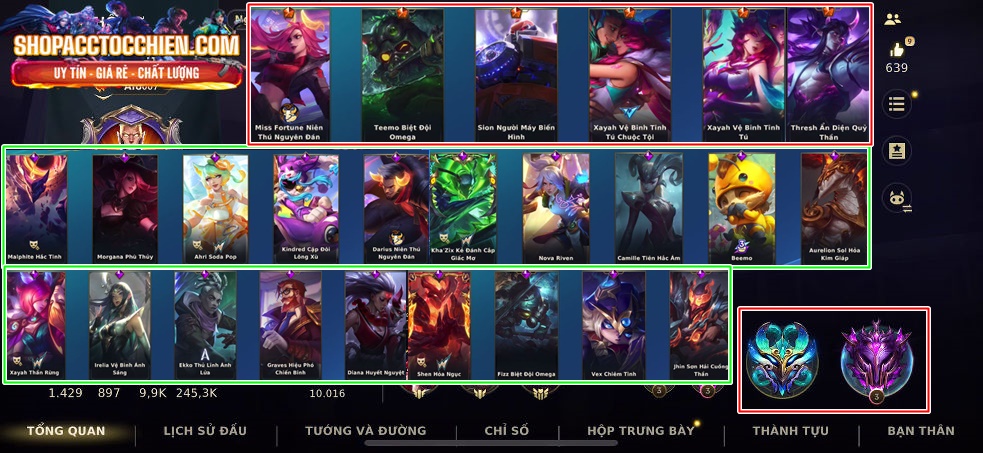983x453 pixels.
Task: Open the Vex Chiêm Tinh skin thumbnail
Action: (x=613, y=325)
